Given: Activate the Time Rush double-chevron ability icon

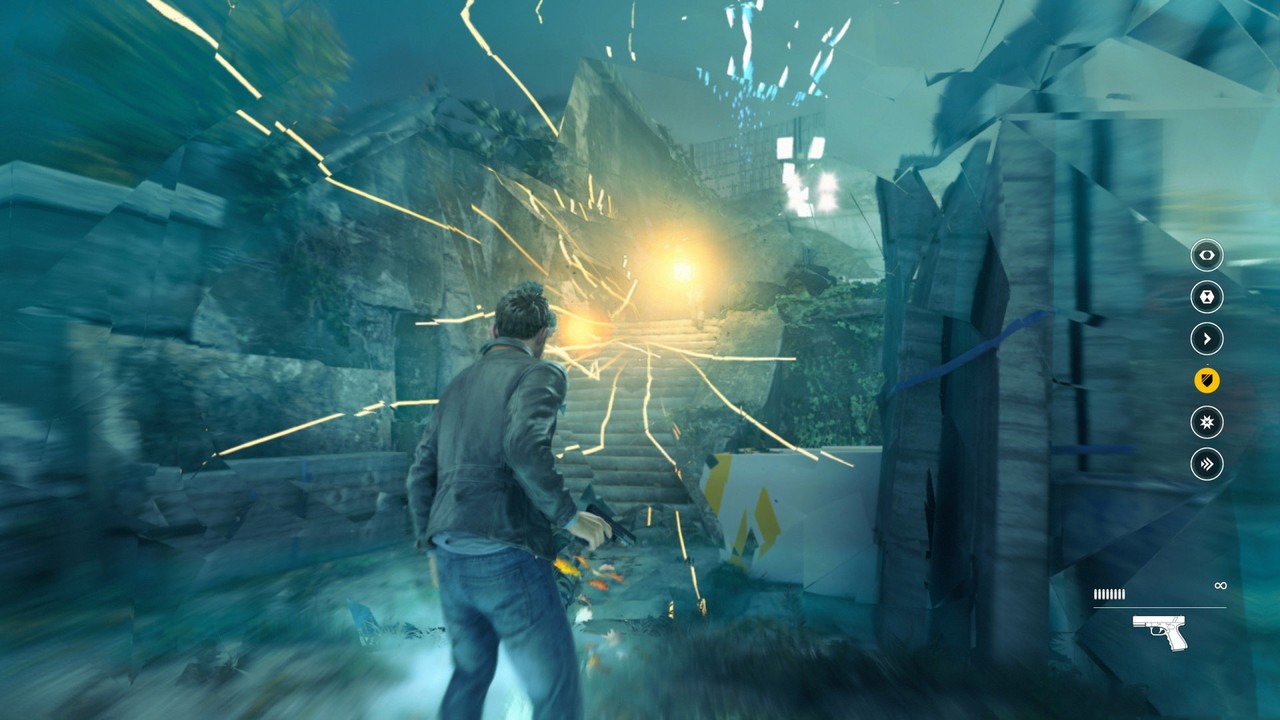Looking at the screenshot, I should [1206, 465].
